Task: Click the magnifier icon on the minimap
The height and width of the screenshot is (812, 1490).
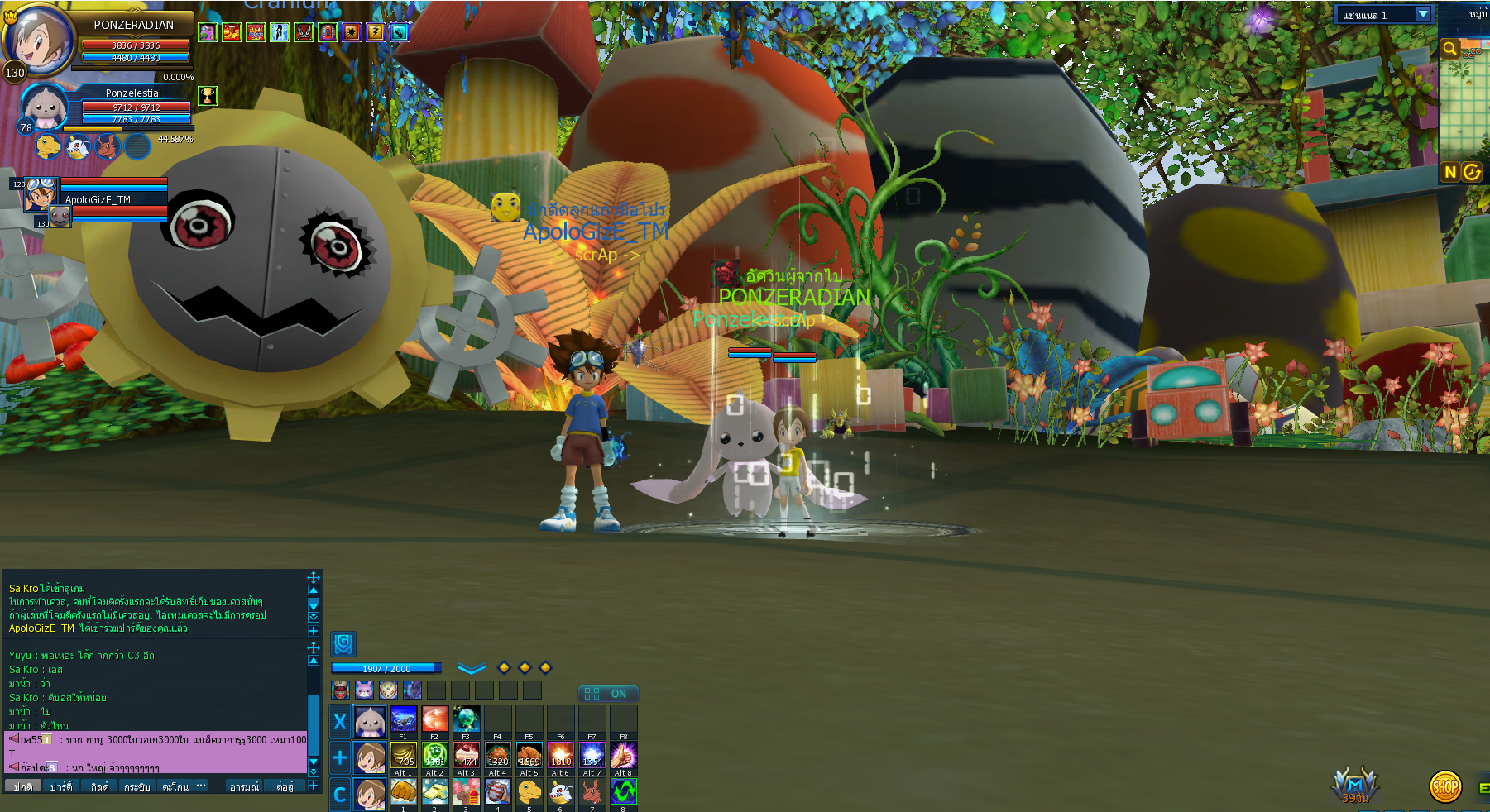Action: [1450, 48]
